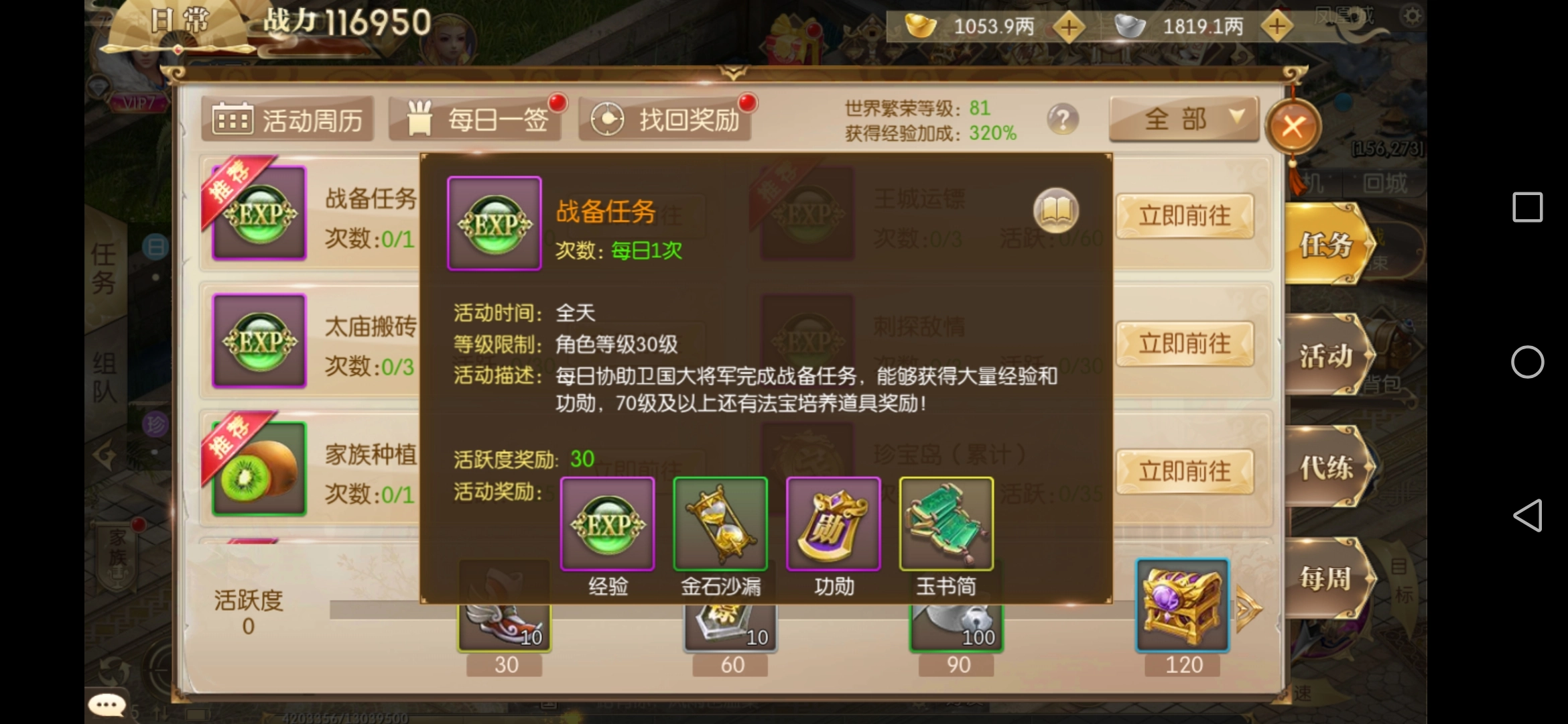Select the 经验 EXP reward icon
The image size is (1568, 724).
click(x=607, y=525)
